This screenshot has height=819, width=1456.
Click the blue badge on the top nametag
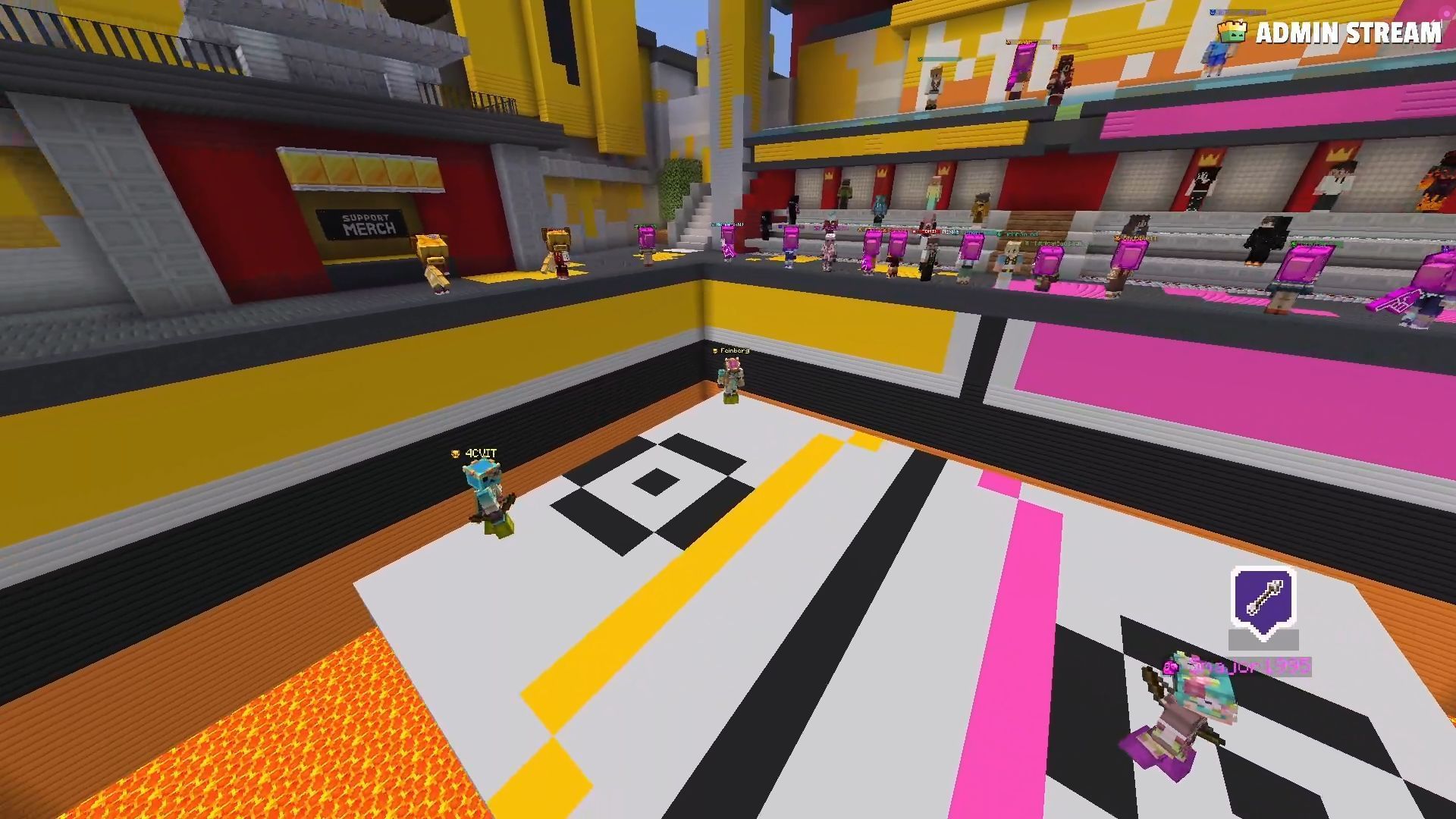pyautogui.click(x=1213, y=12)
